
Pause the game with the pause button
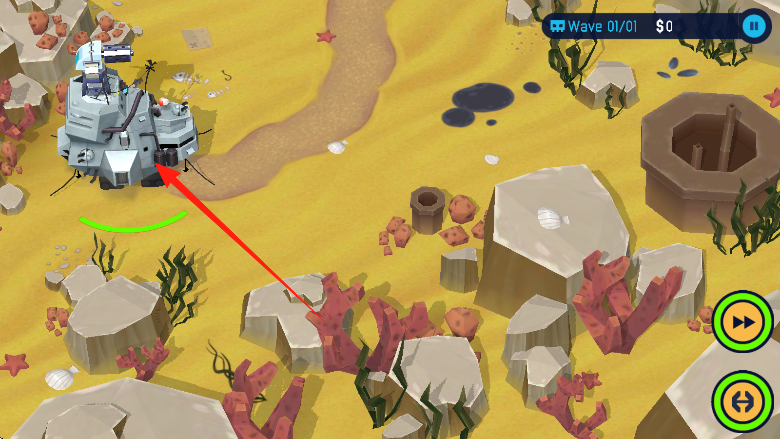(x=753, y=25)
